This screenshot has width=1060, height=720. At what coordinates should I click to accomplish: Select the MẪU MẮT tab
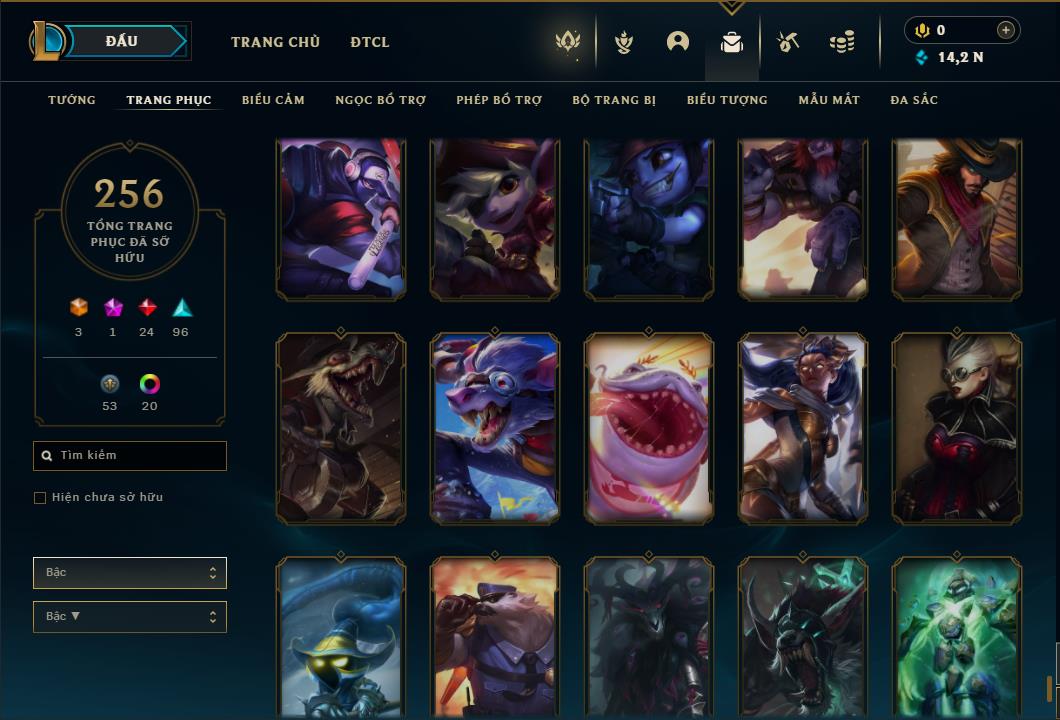pyautogui.click(x=829, y=100)
